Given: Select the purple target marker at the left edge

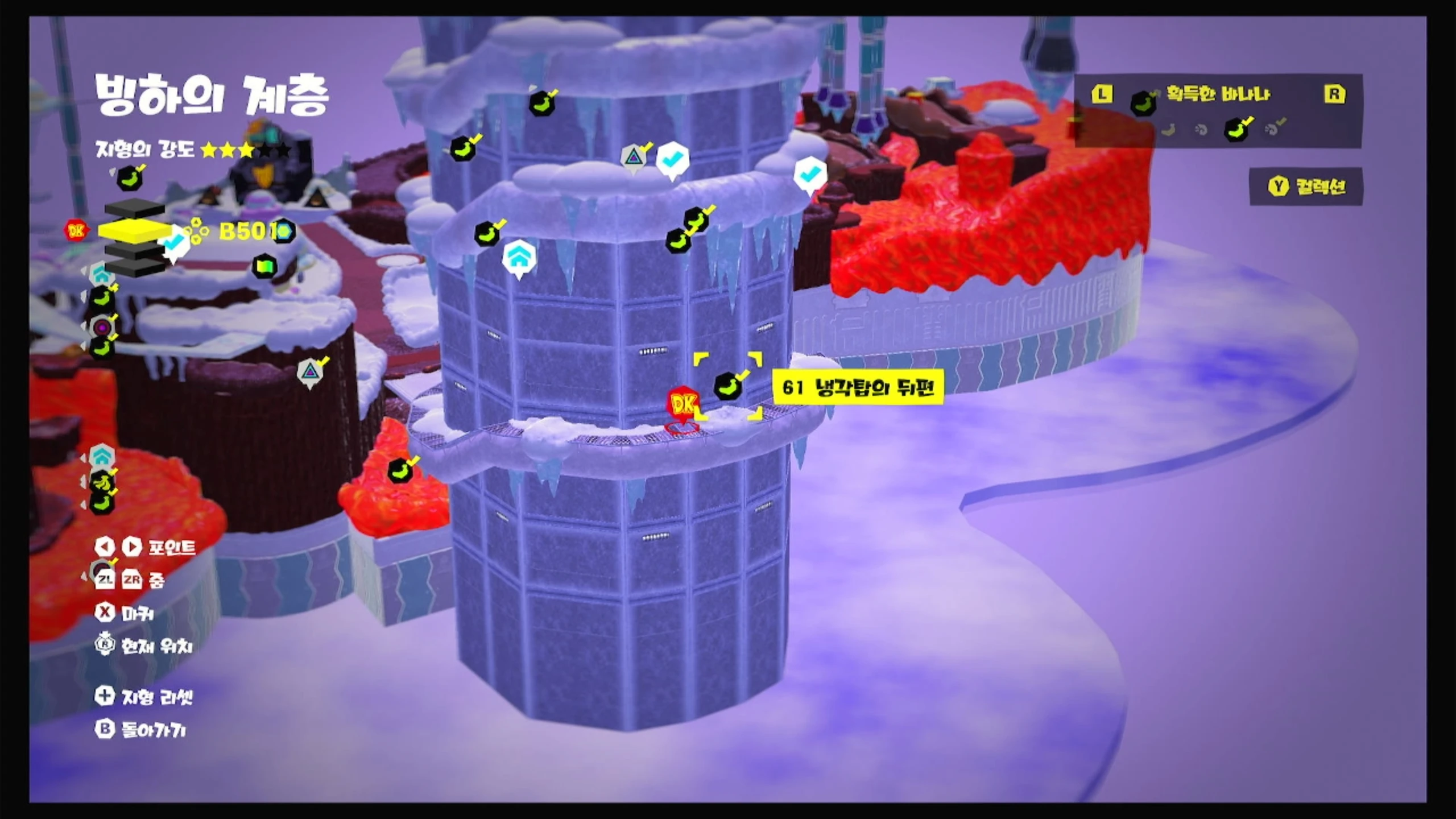Looking at the screenshot, I should [x=102, y=328].
